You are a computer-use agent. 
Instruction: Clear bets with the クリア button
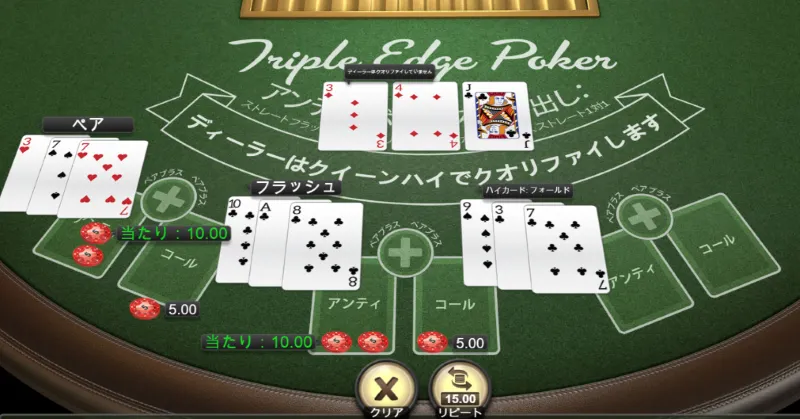pyautogui.click(x=381, y=387)
